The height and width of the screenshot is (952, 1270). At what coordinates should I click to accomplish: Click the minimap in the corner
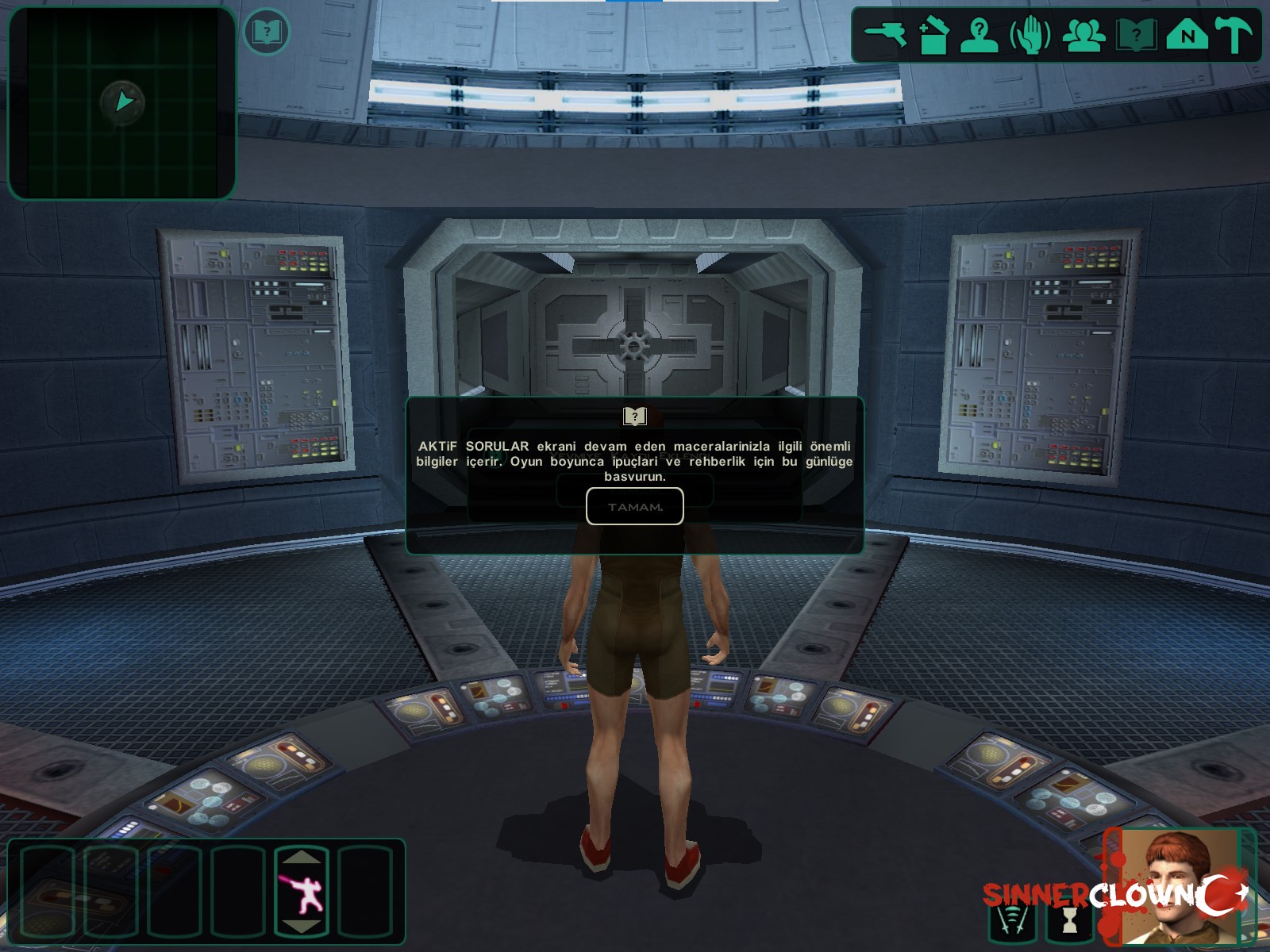click(122, 103)
